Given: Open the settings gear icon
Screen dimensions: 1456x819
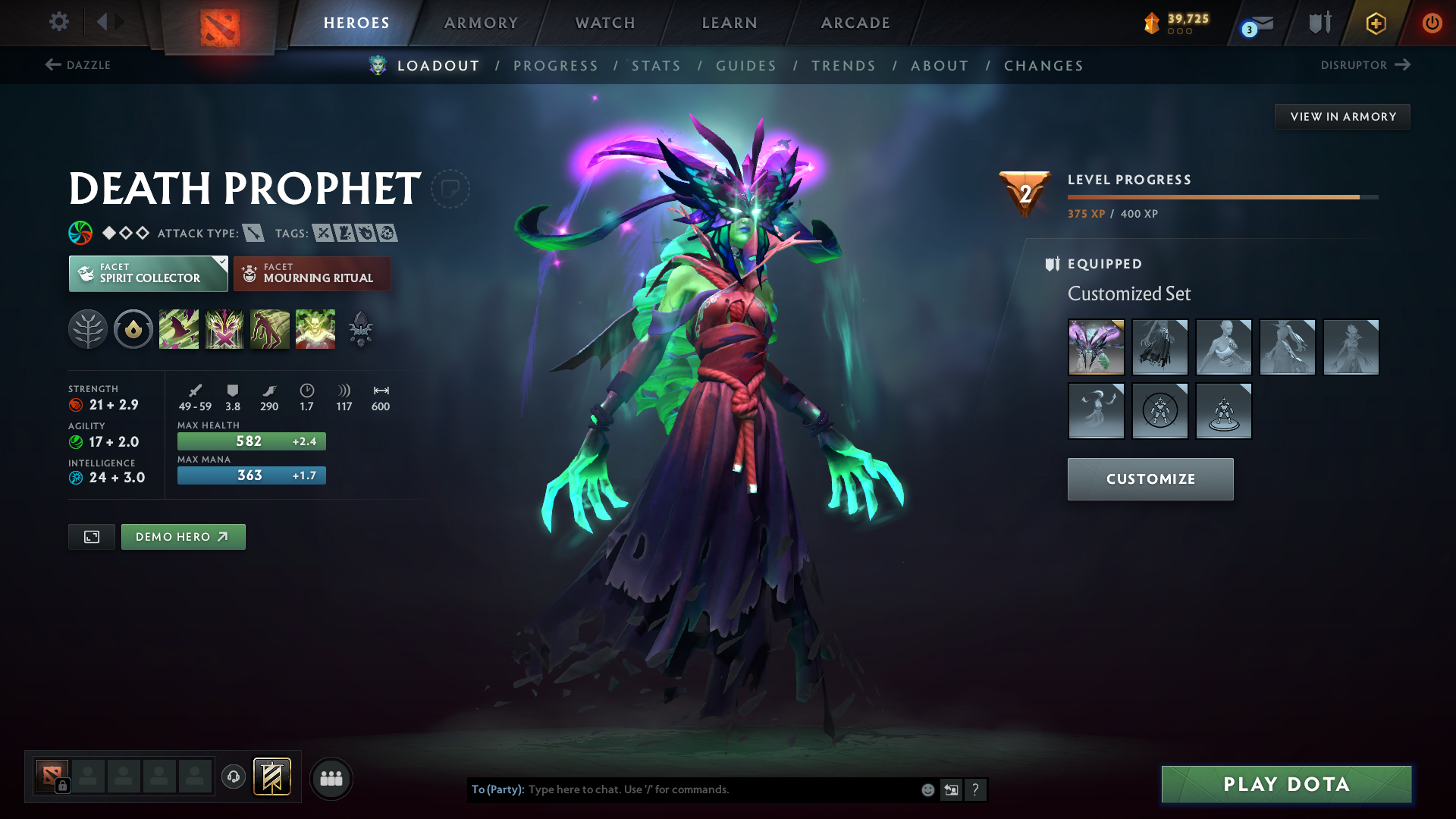Looking at the screenshot, I should pos(58,22).
